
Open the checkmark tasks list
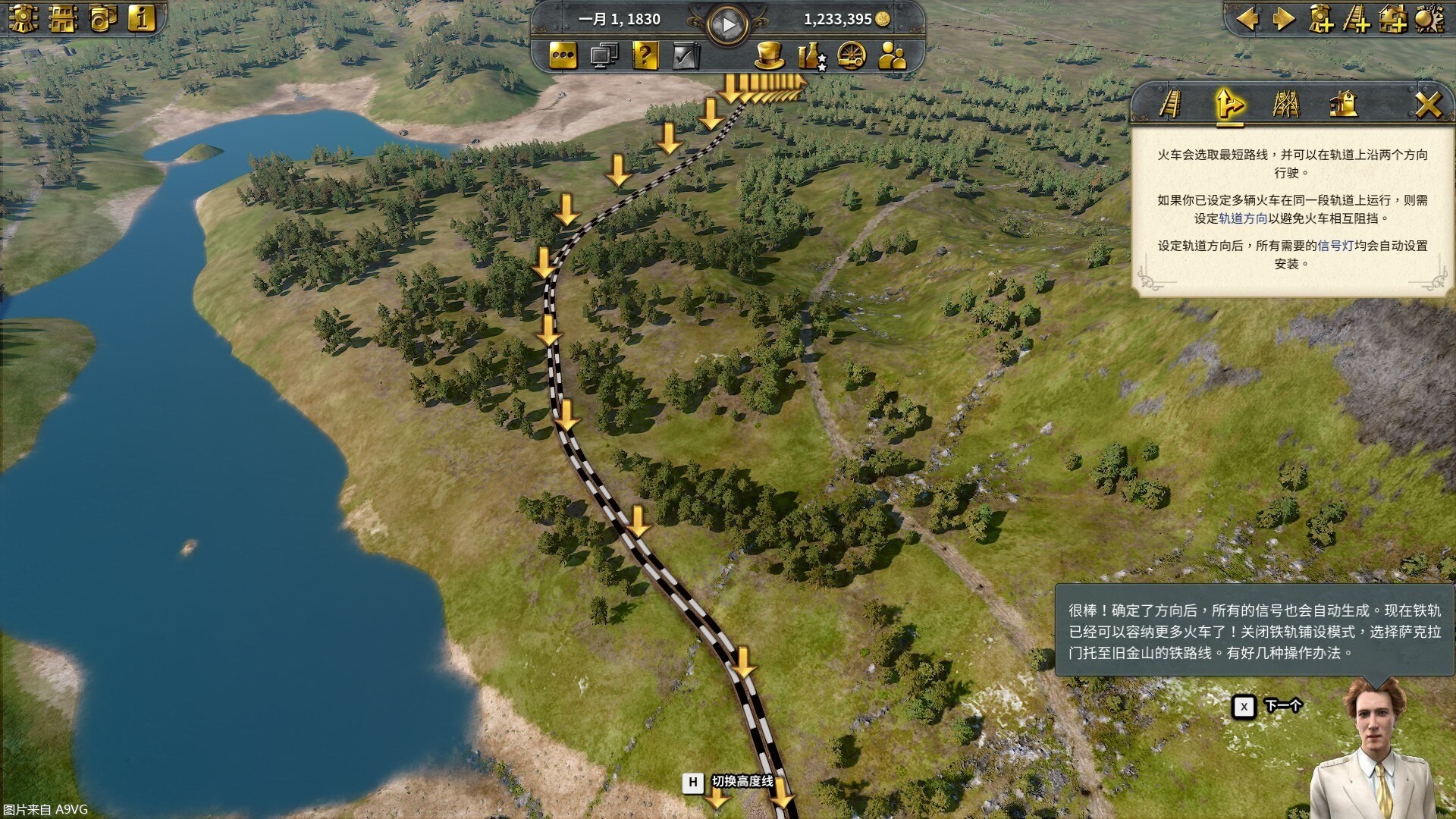[686, 55]
